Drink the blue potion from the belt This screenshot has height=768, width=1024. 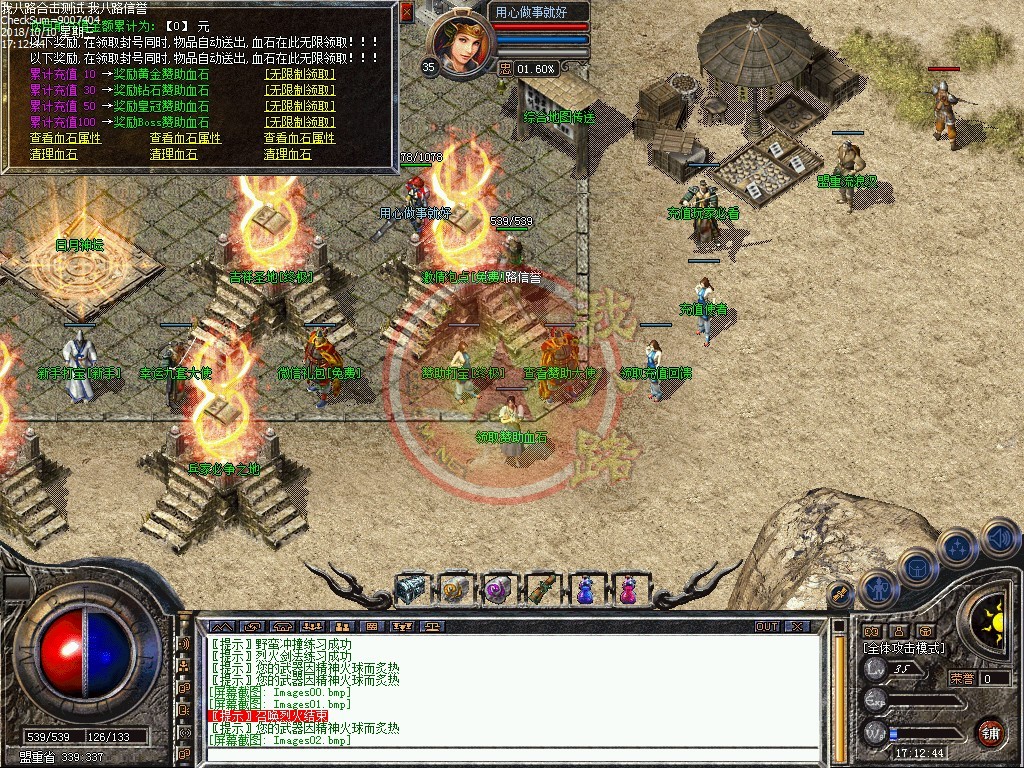(584, 589)
